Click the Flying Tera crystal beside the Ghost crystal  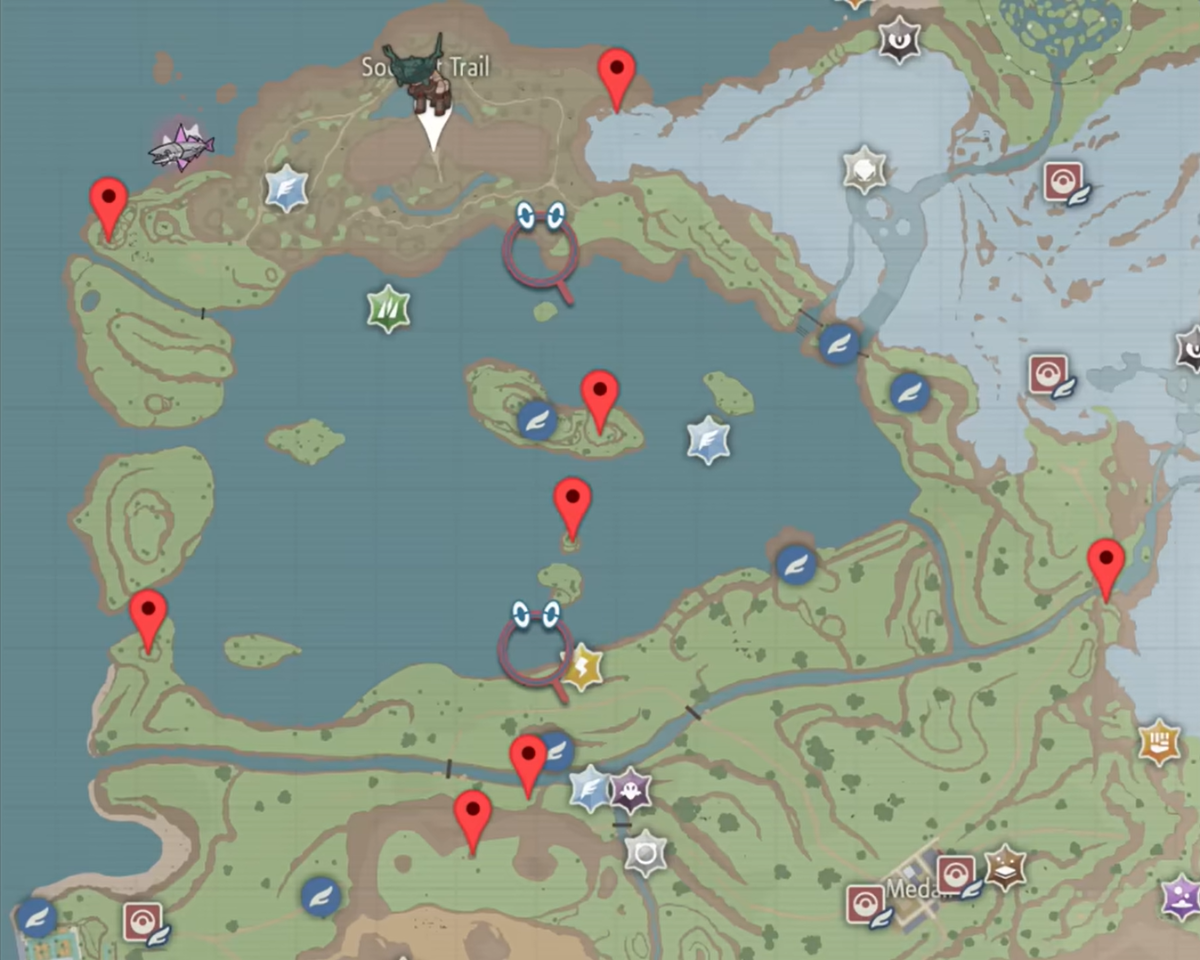591,789
